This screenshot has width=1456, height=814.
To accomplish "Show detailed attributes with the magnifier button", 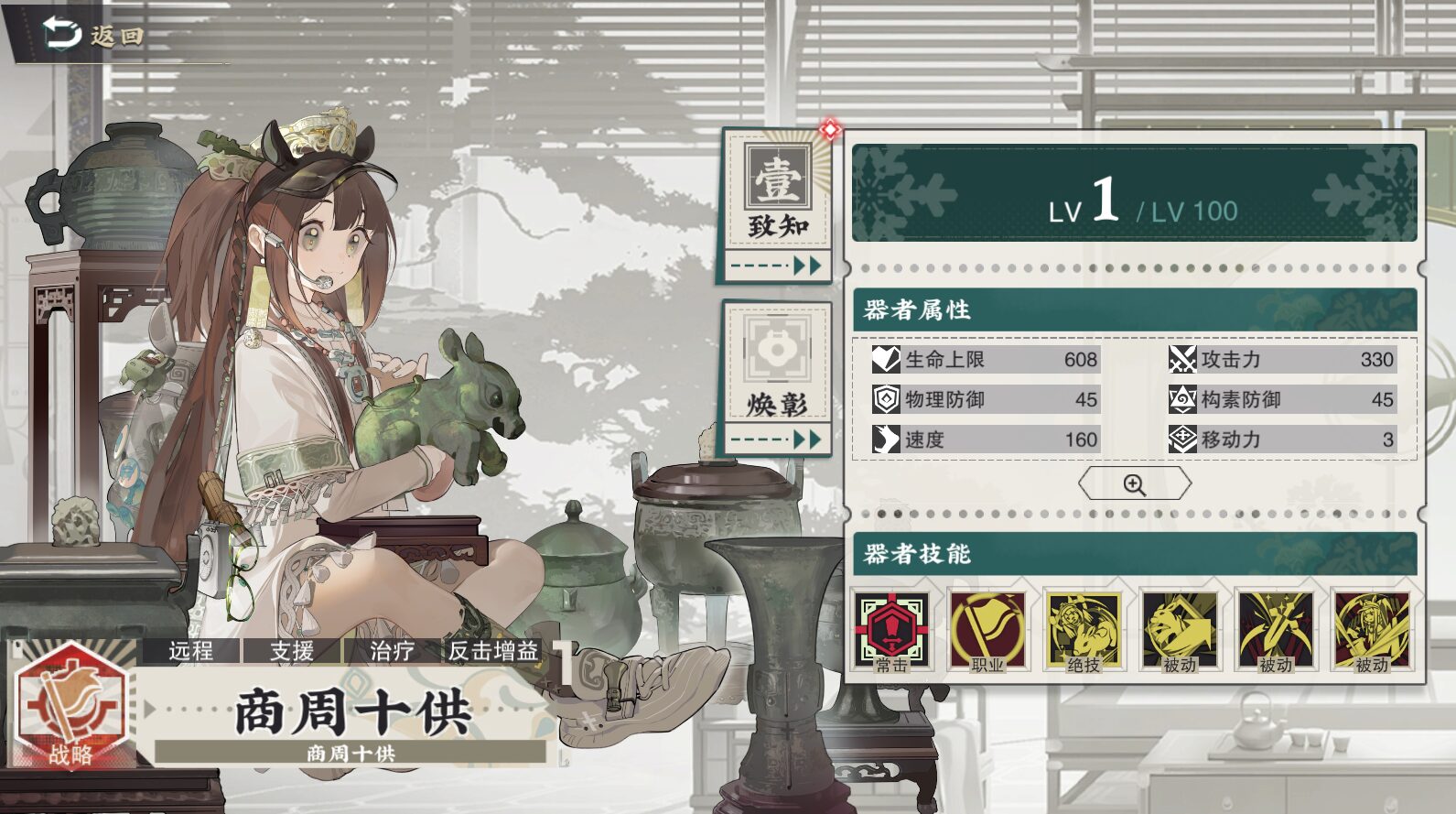I will tap(1135, 484).
